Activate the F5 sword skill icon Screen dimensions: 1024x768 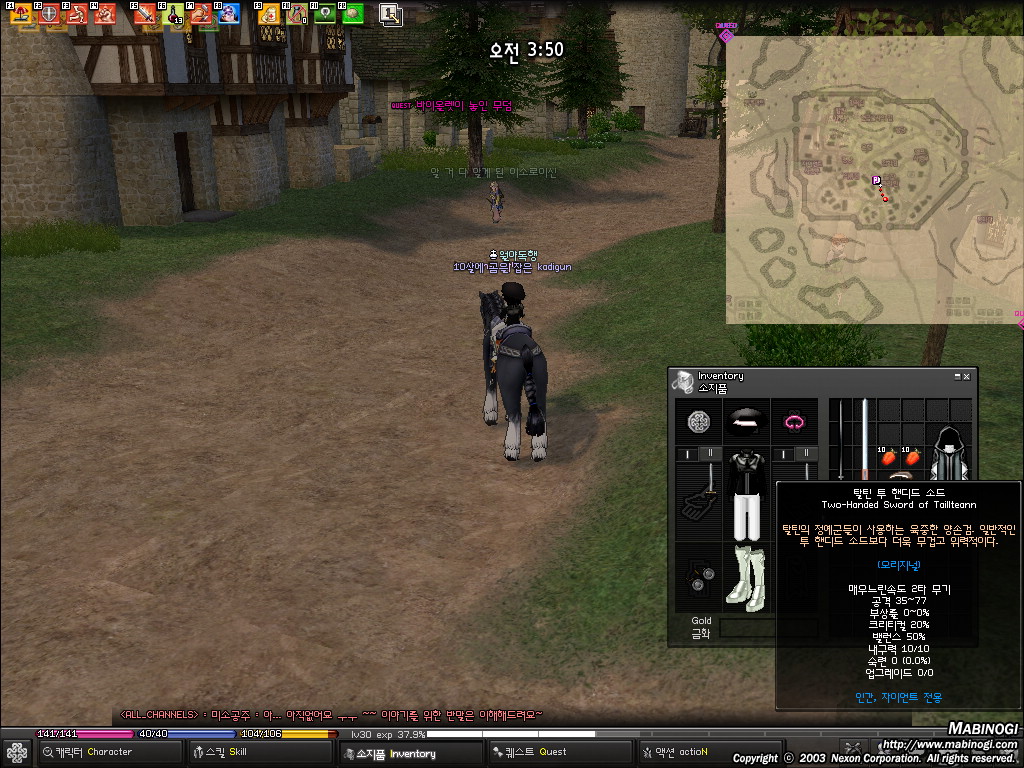click(147, 14)
